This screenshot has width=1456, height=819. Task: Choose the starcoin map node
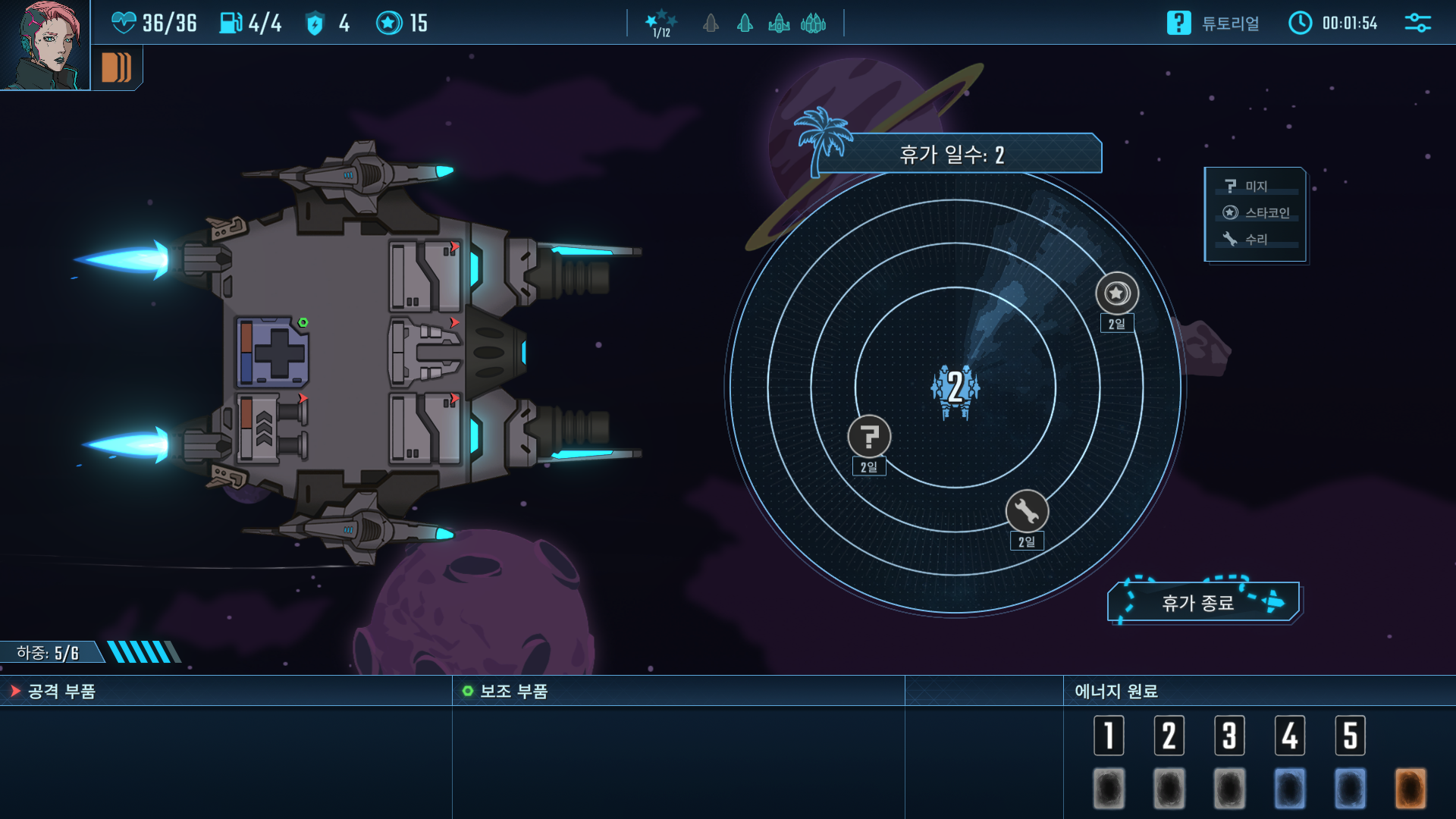(x=1116, y=293)
